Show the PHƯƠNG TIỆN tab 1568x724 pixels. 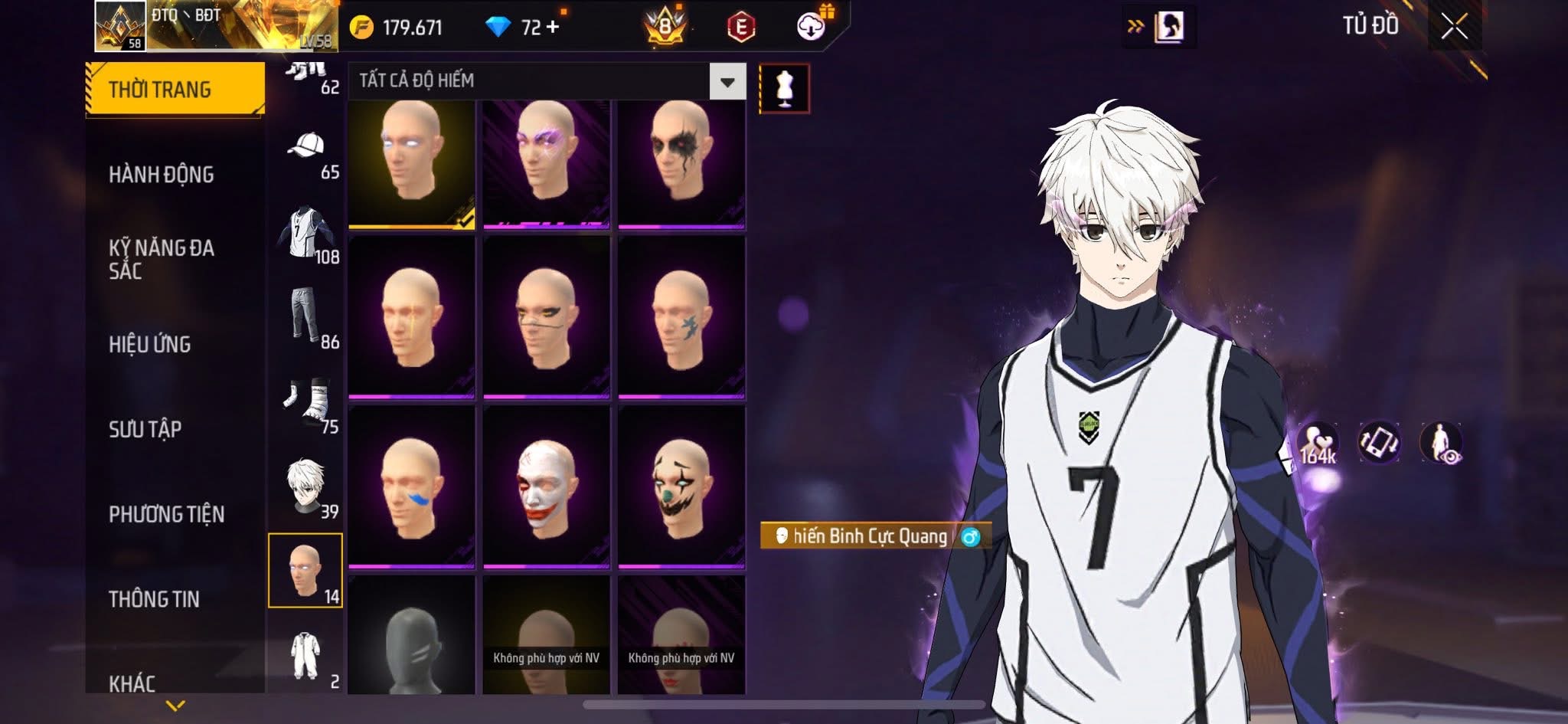pyautogui.click(x=166, y=514)
